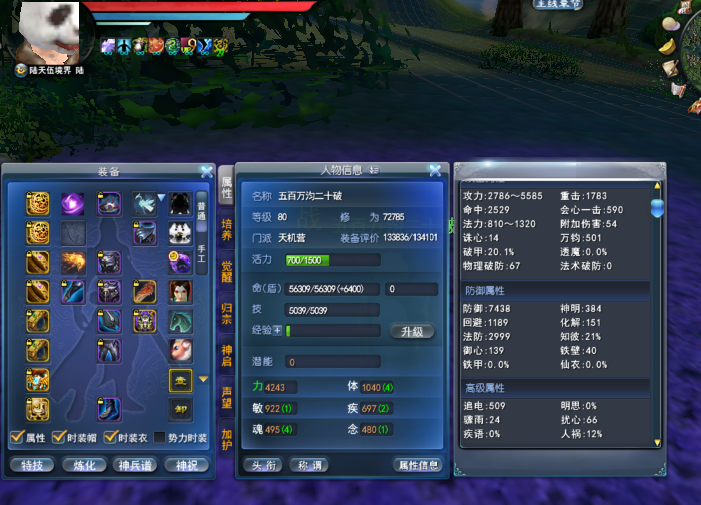The height and width of the screenshot is (505, 701).
Task: Click the 属性信息 attribute info button
Action: (418, 465)
